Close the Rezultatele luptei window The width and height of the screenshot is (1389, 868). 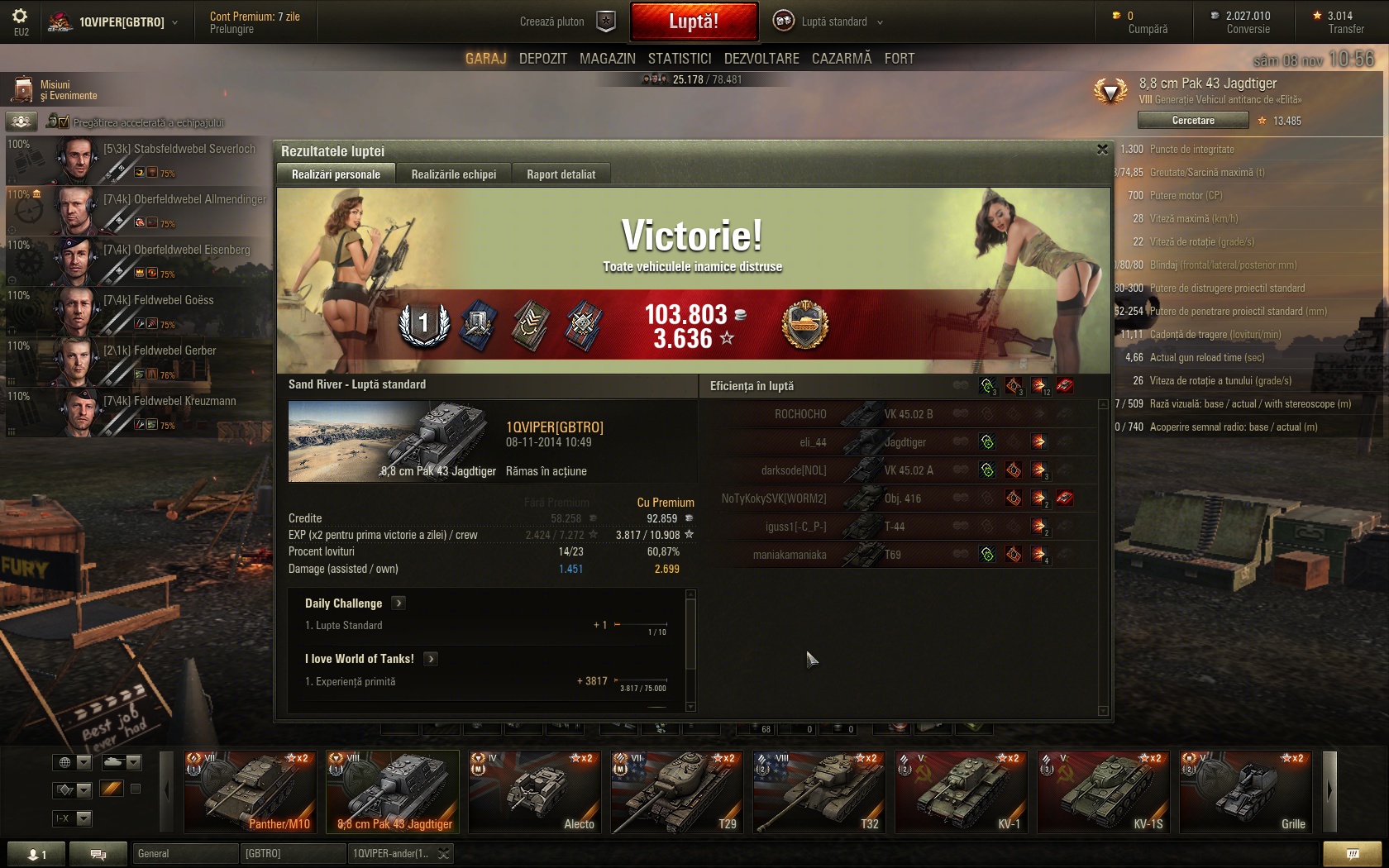1102,150
